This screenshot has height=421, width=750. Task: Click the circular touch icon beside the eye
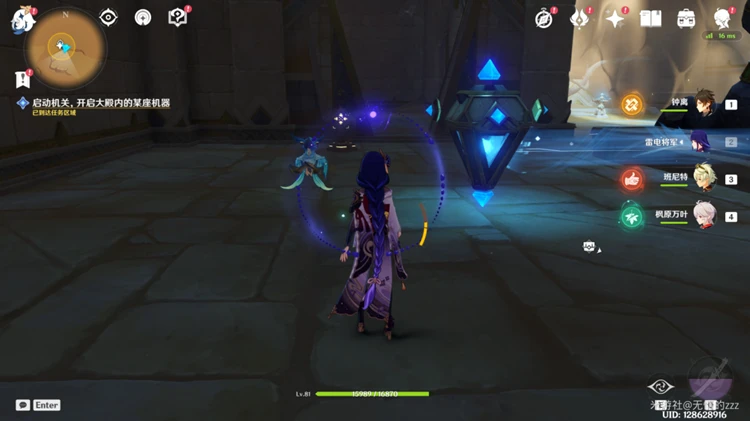[141, 17]
